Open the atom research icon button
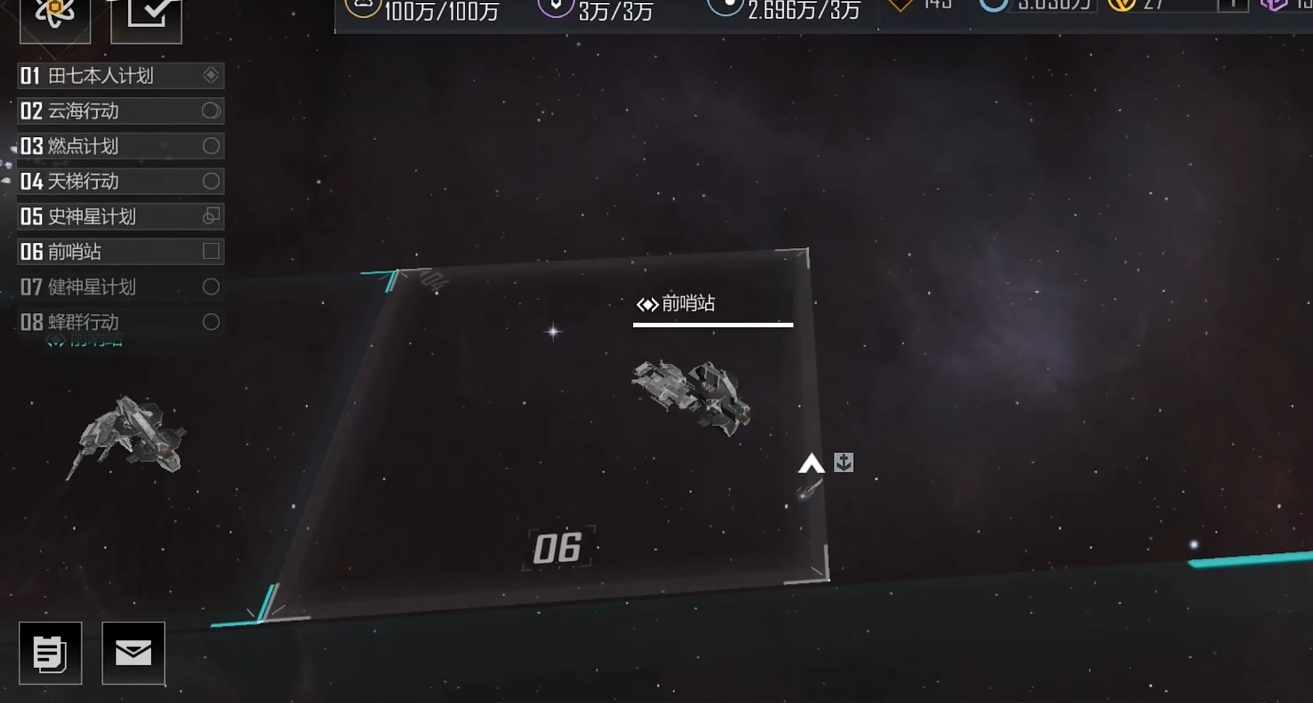The height and width of the screenshot is (703, 1313). click(x=55, y=15)
